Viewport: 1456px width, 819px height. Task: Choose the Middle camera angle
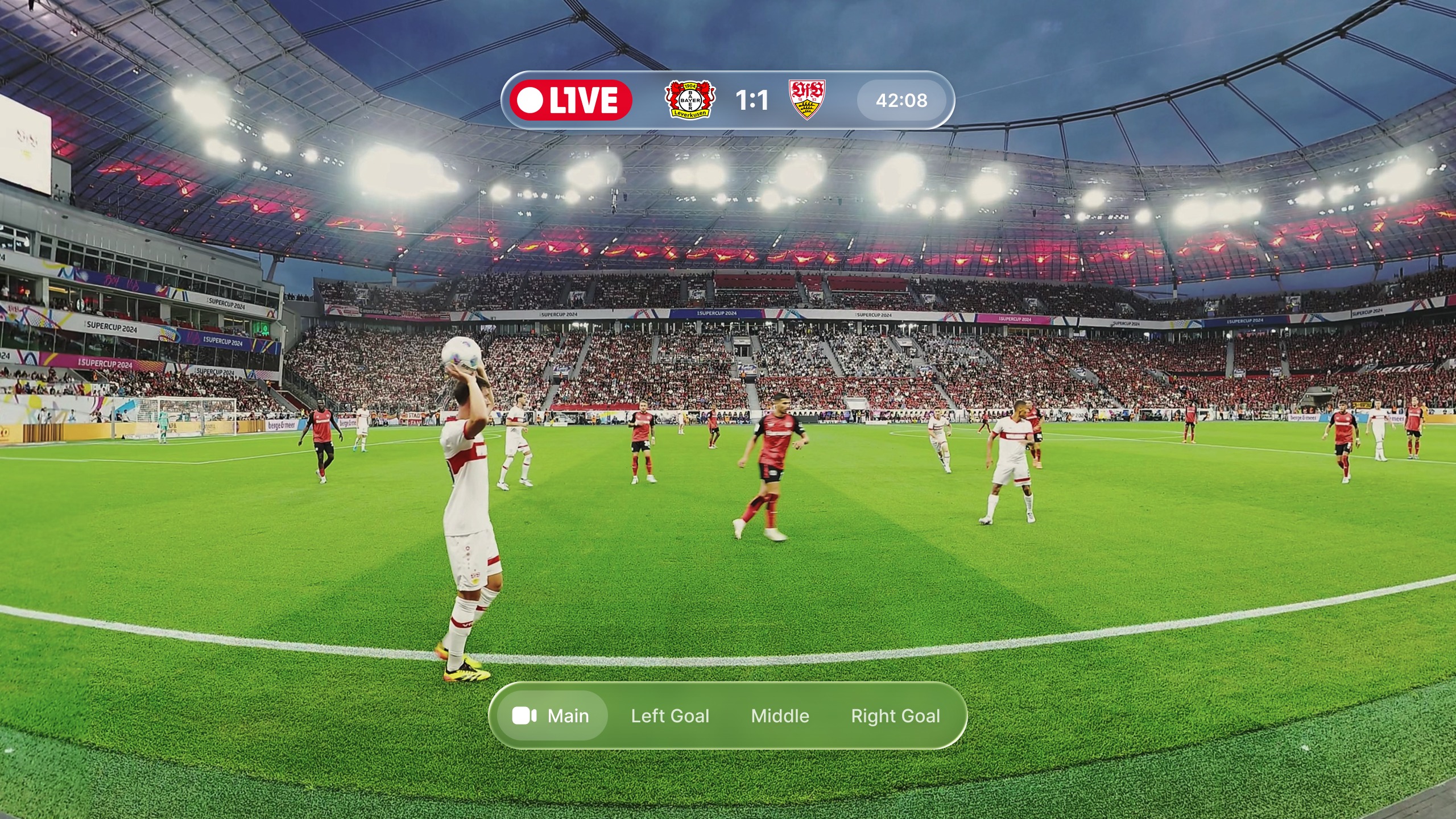[780, 715]
